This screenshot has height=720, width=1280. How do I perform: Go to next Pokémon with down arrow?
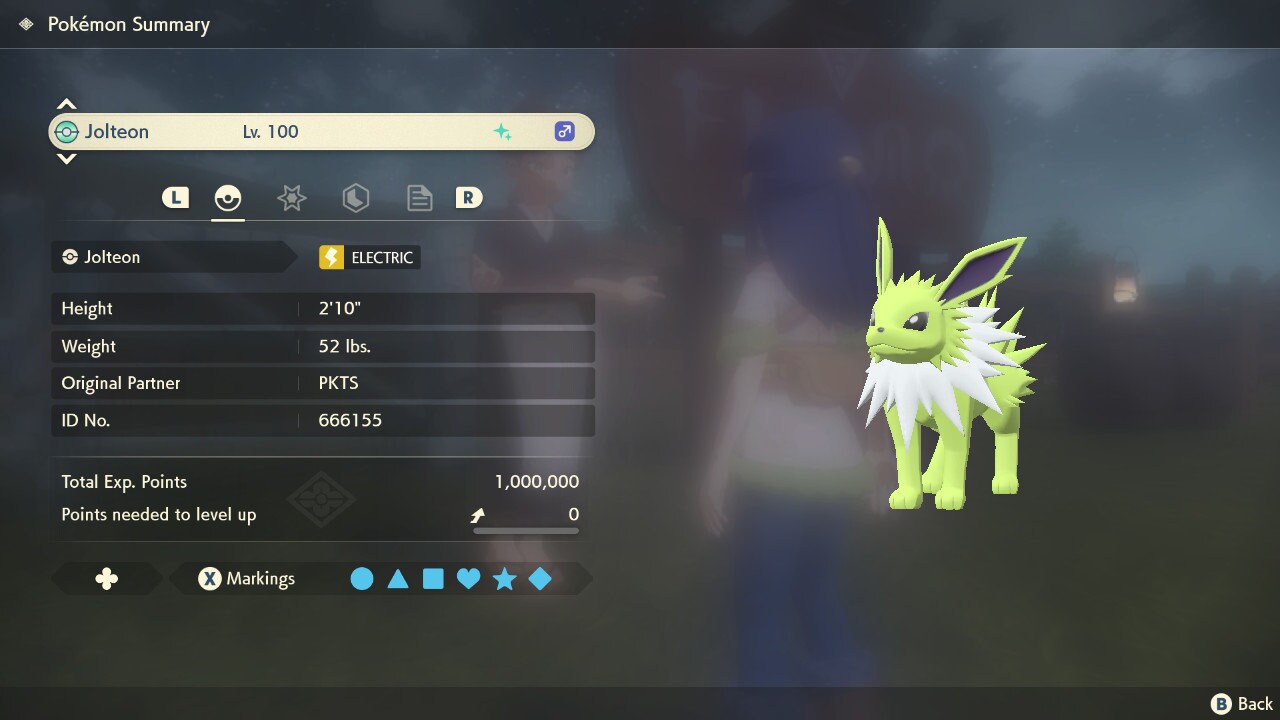pyautogui.click(x=66, y=159)
